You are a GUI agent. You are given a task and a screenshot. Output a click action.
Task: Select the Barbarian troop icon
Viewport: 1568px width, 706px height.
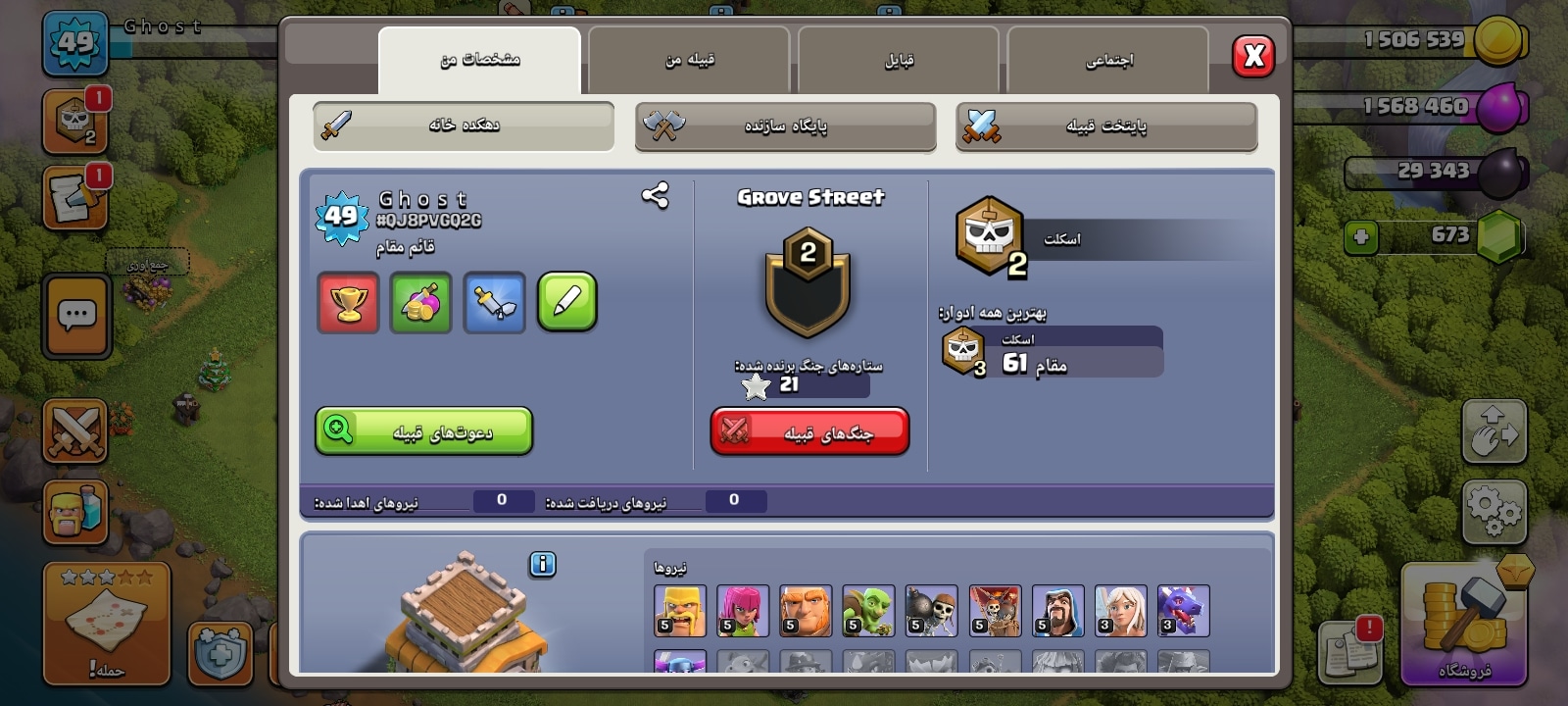click(679, 610)
